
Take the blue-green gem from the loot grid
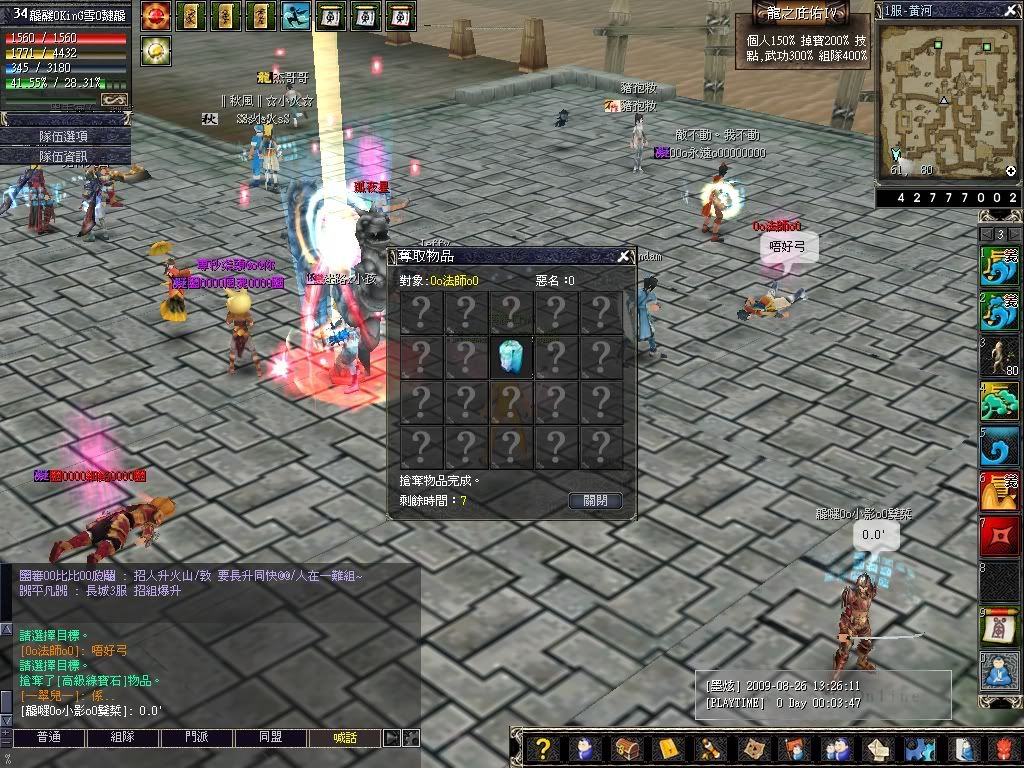pos(510,357)
